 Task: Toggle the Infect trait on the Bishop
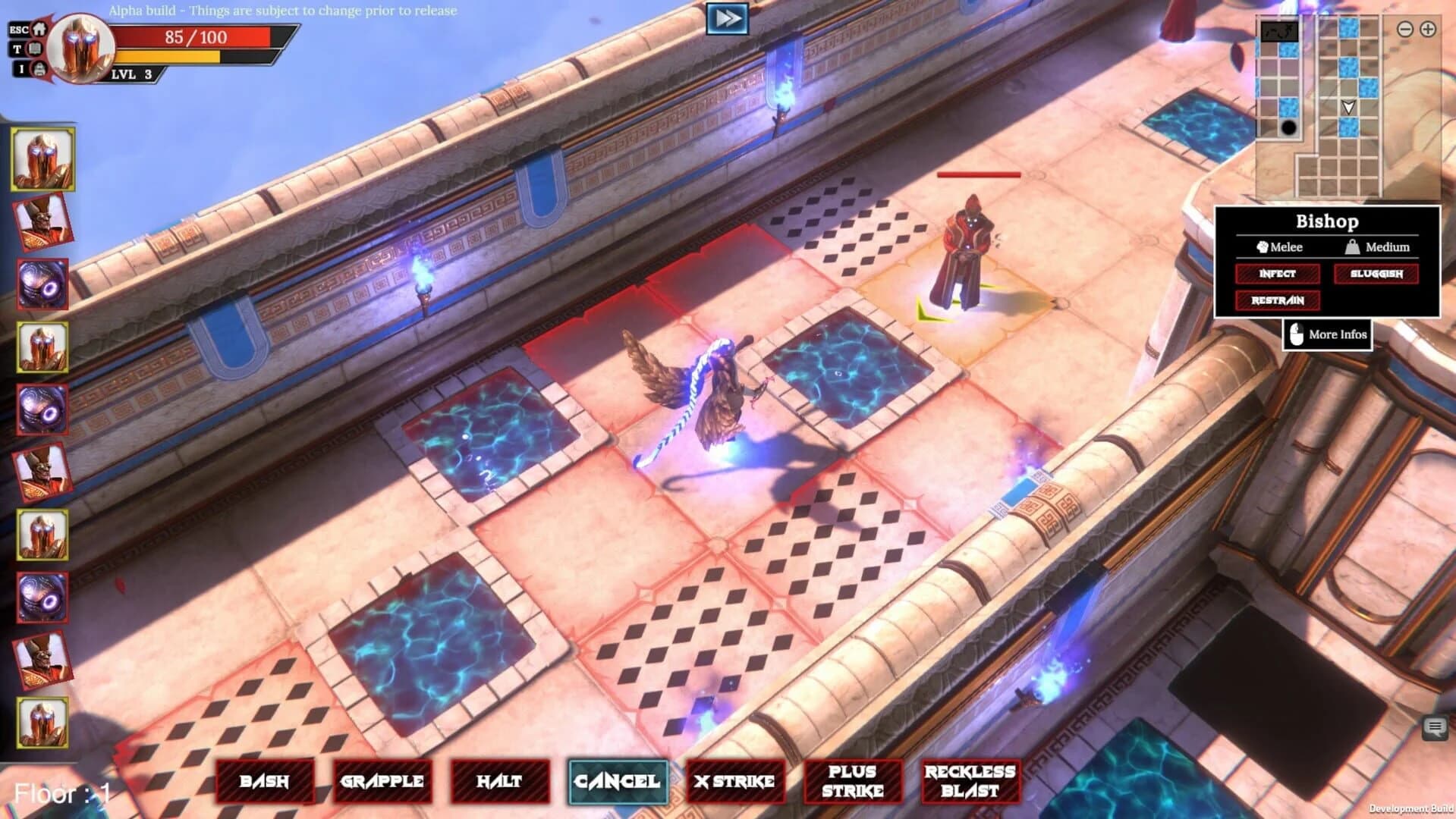(x=1278, y=275)
